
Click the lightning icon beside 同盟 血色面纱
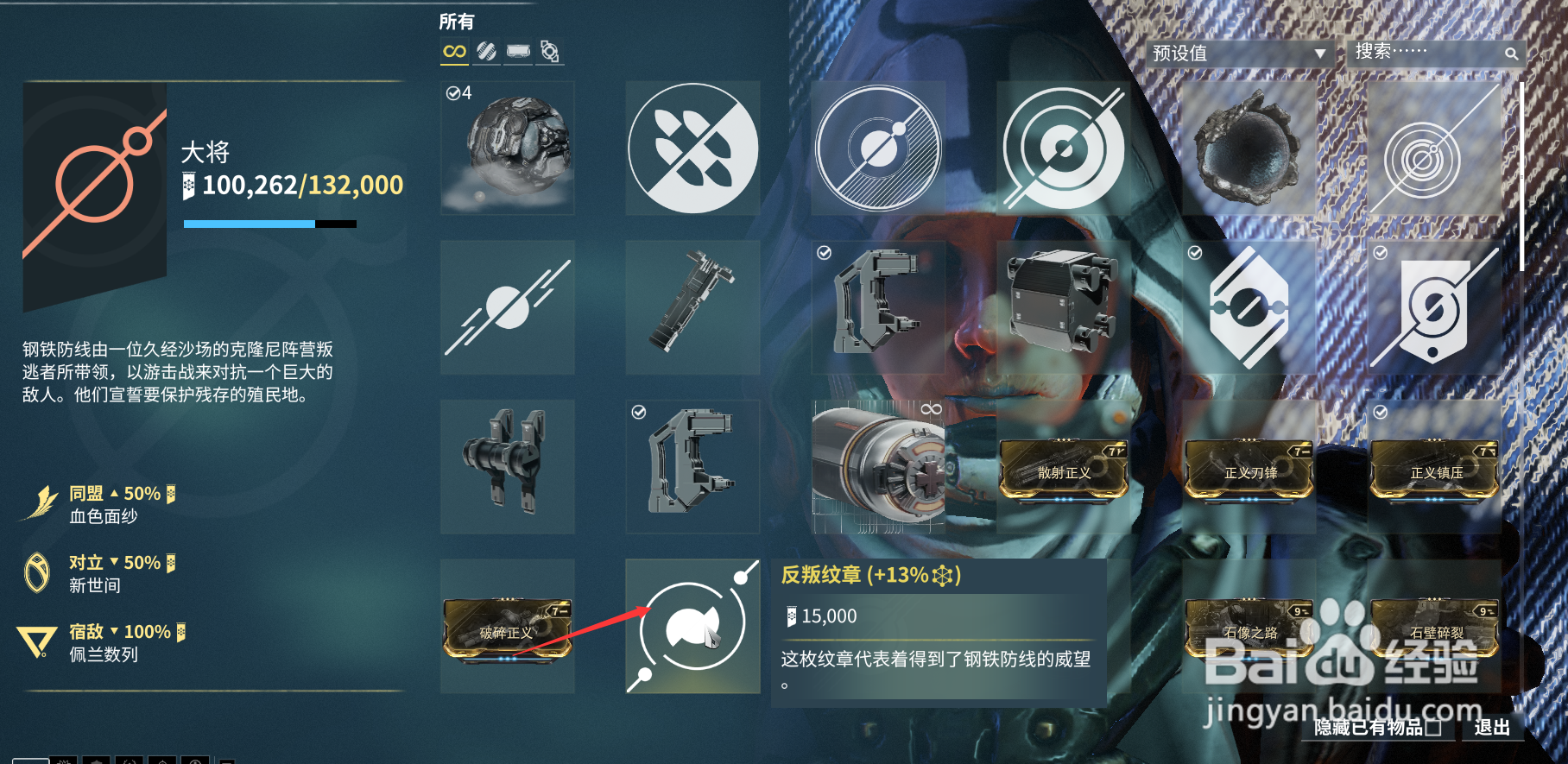click(x=37, y=501)
